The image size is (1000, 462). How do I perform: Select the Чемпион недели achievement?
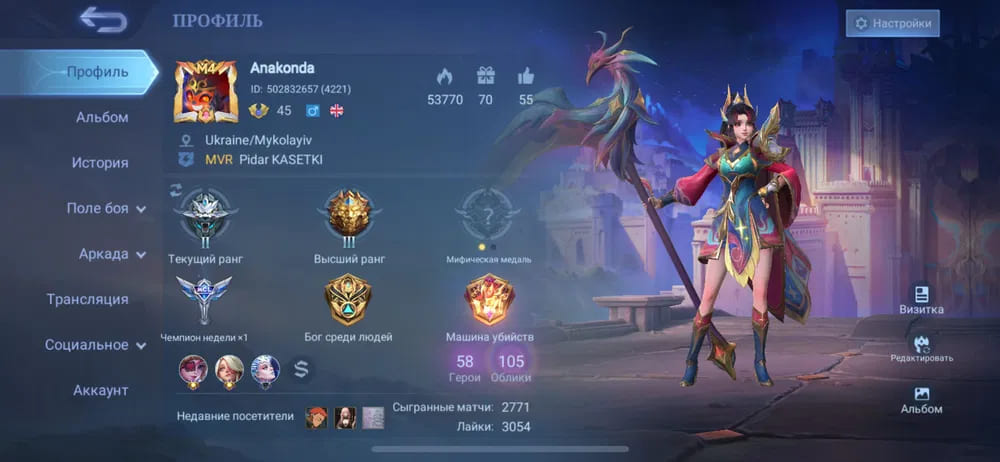click(x=204, y=299)
